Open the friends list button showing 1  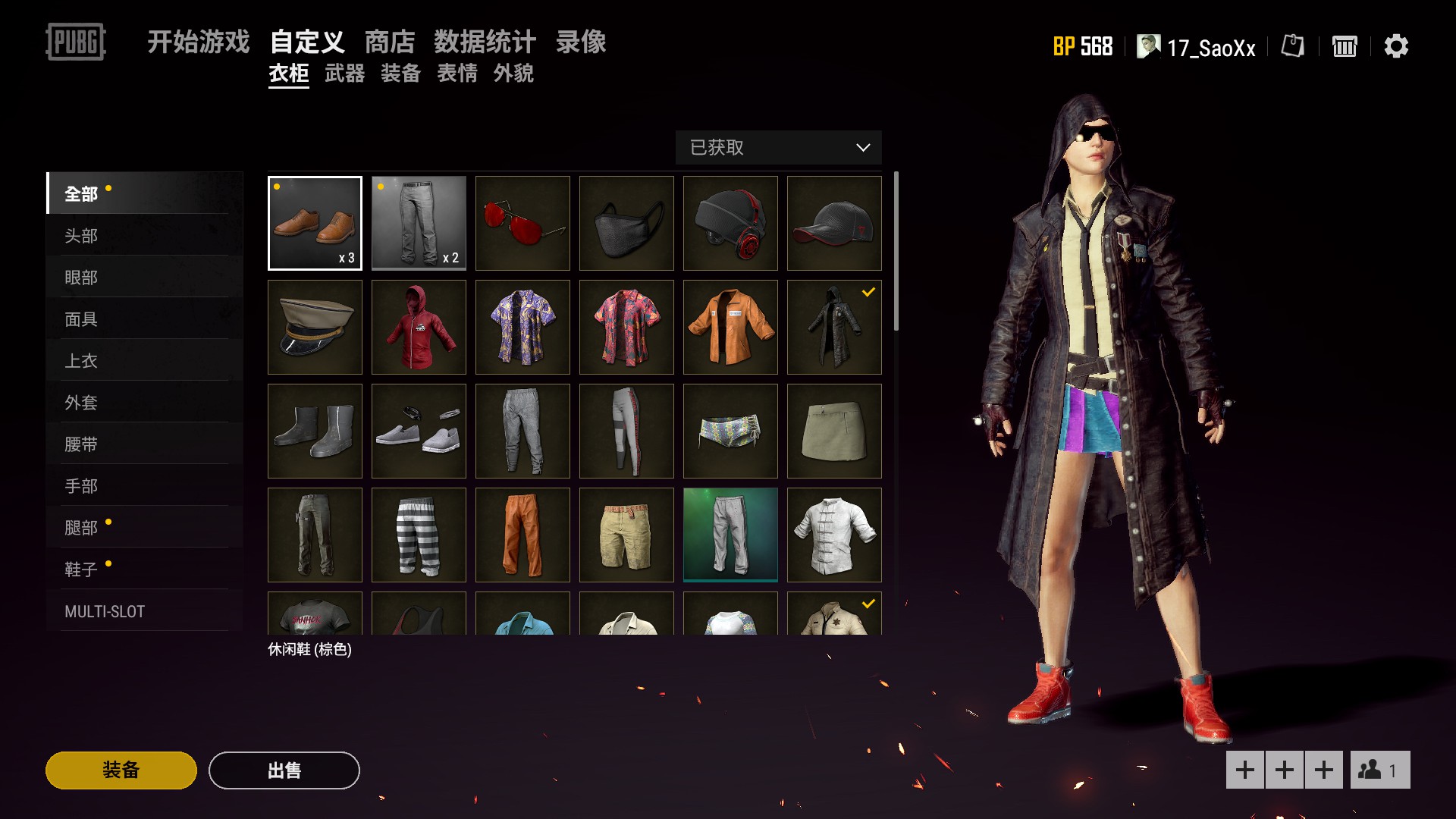point(1379,770)
